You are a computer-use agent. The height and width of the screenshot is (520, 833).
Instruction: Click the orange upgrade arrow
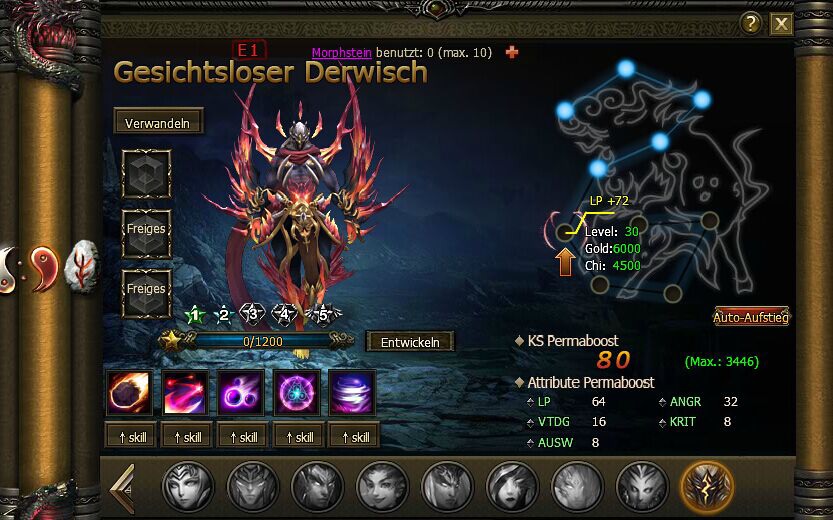[566, 260]
